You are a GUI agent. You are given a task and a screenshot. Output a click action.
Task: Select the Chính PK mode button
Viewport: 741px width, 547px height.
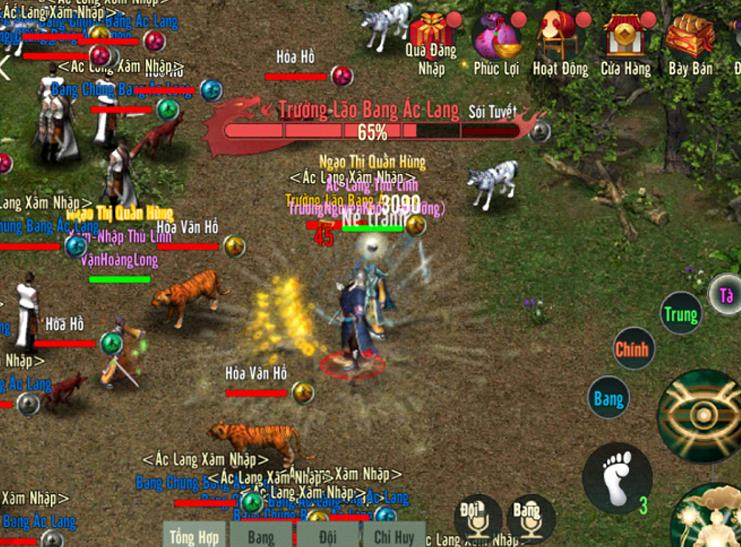click(x=632, y=349)
